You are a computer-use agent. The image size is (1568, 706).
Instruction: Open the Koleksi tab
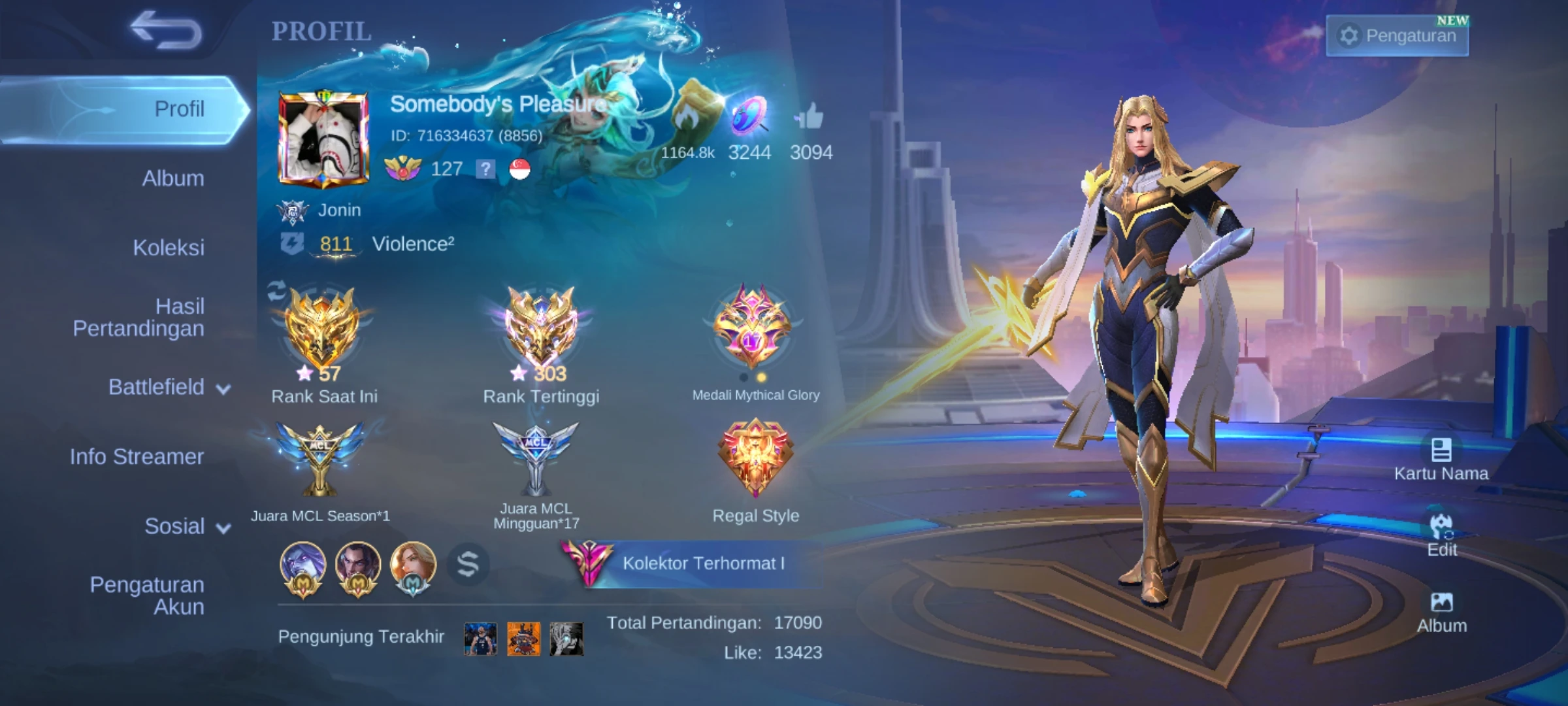169,248
